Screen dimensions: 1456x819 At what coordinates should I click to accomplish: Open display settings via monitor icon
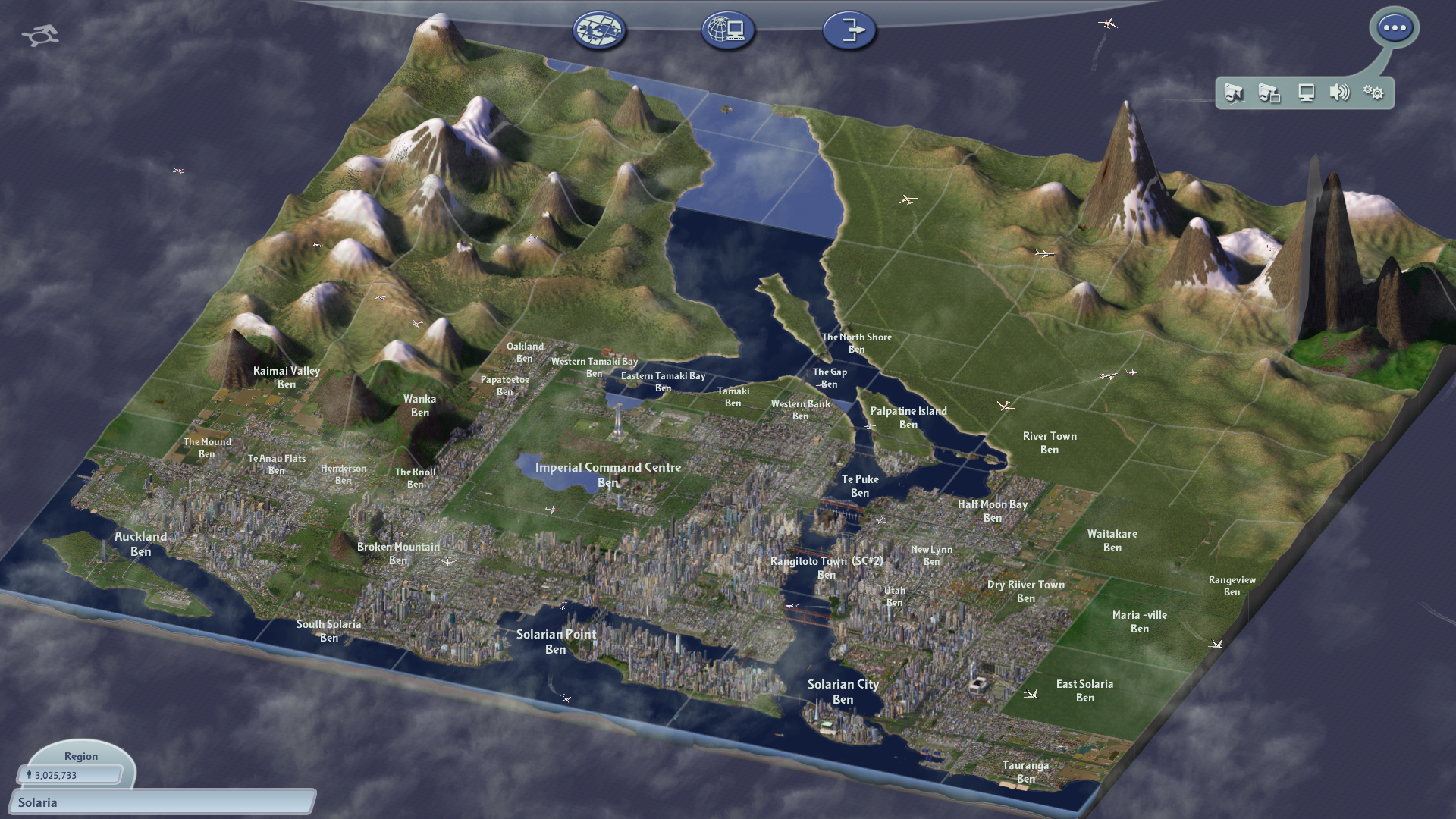point(1305,93)
